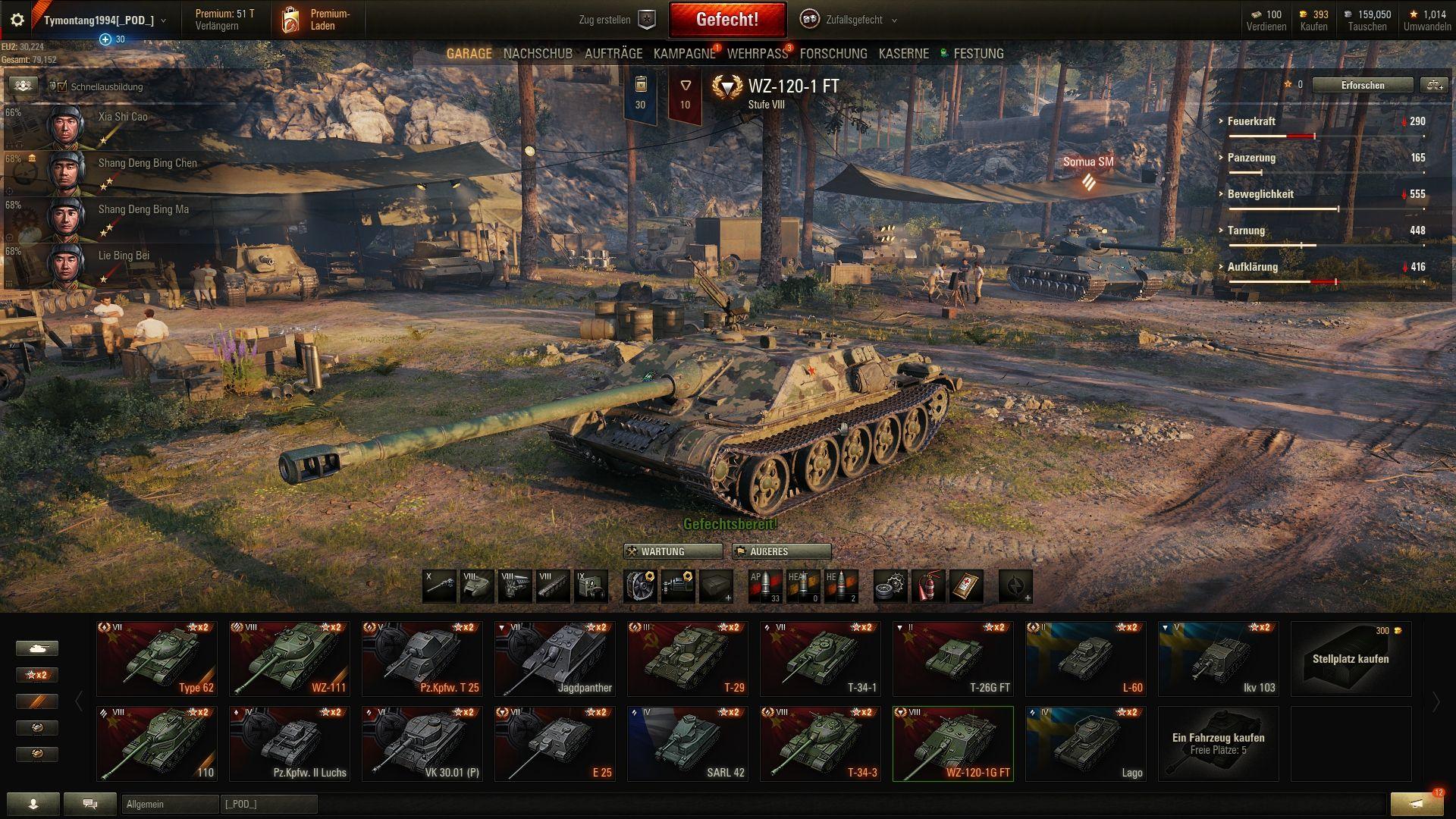The width and height of the screenshot is (1456, 819).
Task: Toggle the Schnellausbildung checkbox
Action: pyautogui.click(x=62, y=86)
